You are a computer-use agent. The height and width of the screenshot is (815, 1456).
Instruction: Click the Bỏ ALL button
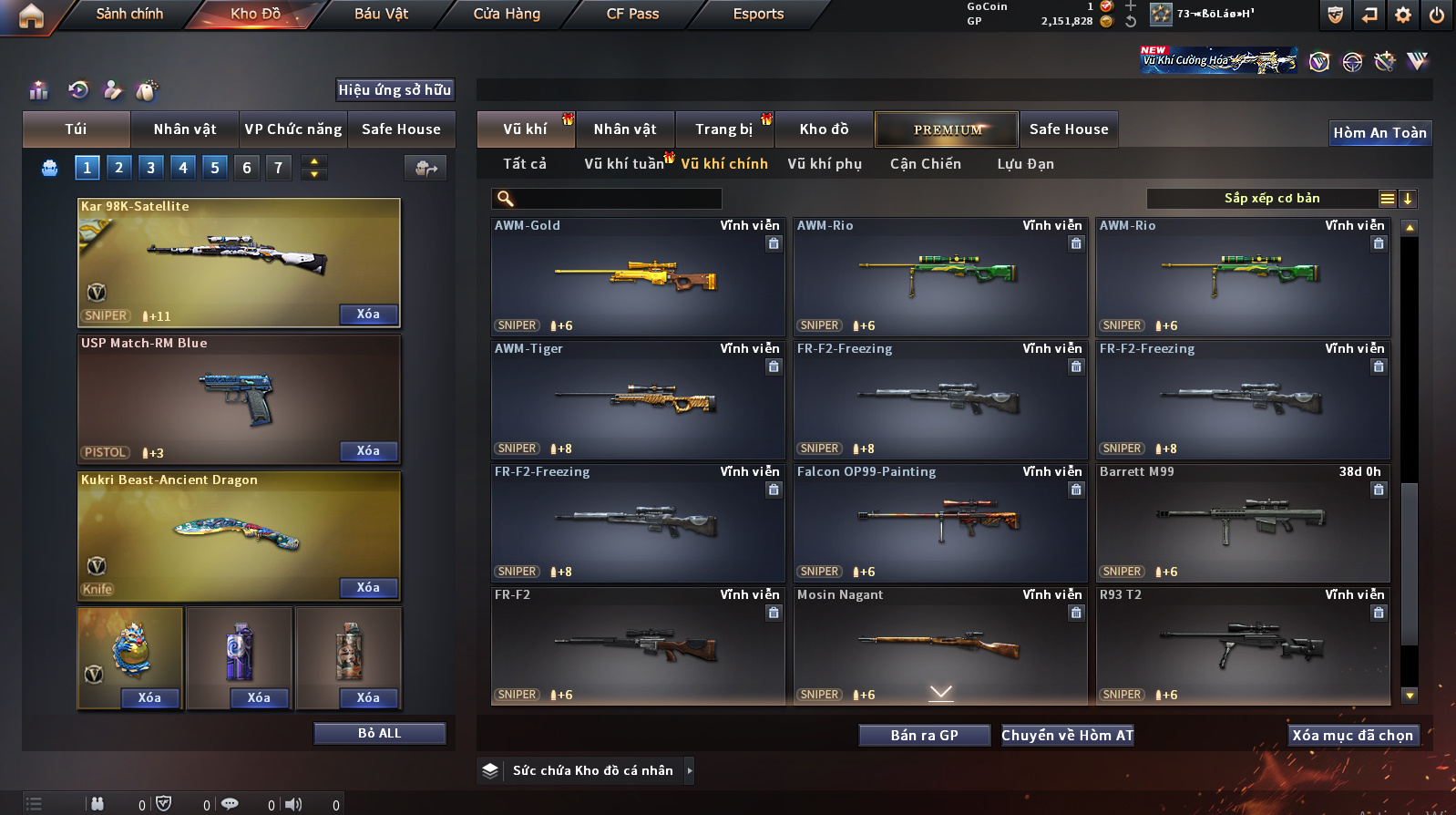tap(379, 734)
